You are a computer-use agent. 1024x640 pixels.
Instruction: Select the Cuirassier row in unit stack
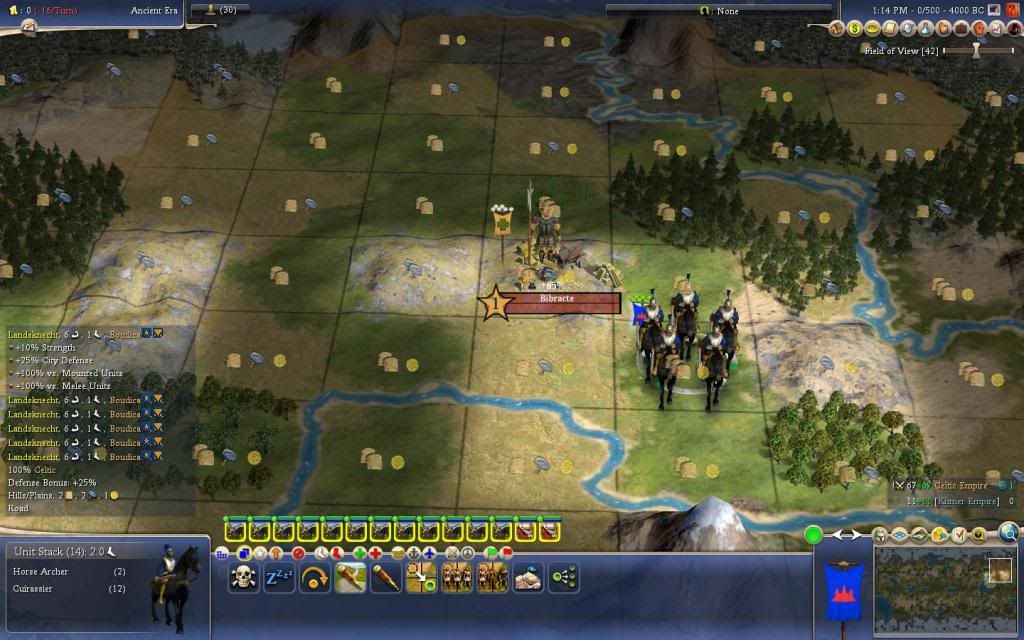(x=68, y=589)
